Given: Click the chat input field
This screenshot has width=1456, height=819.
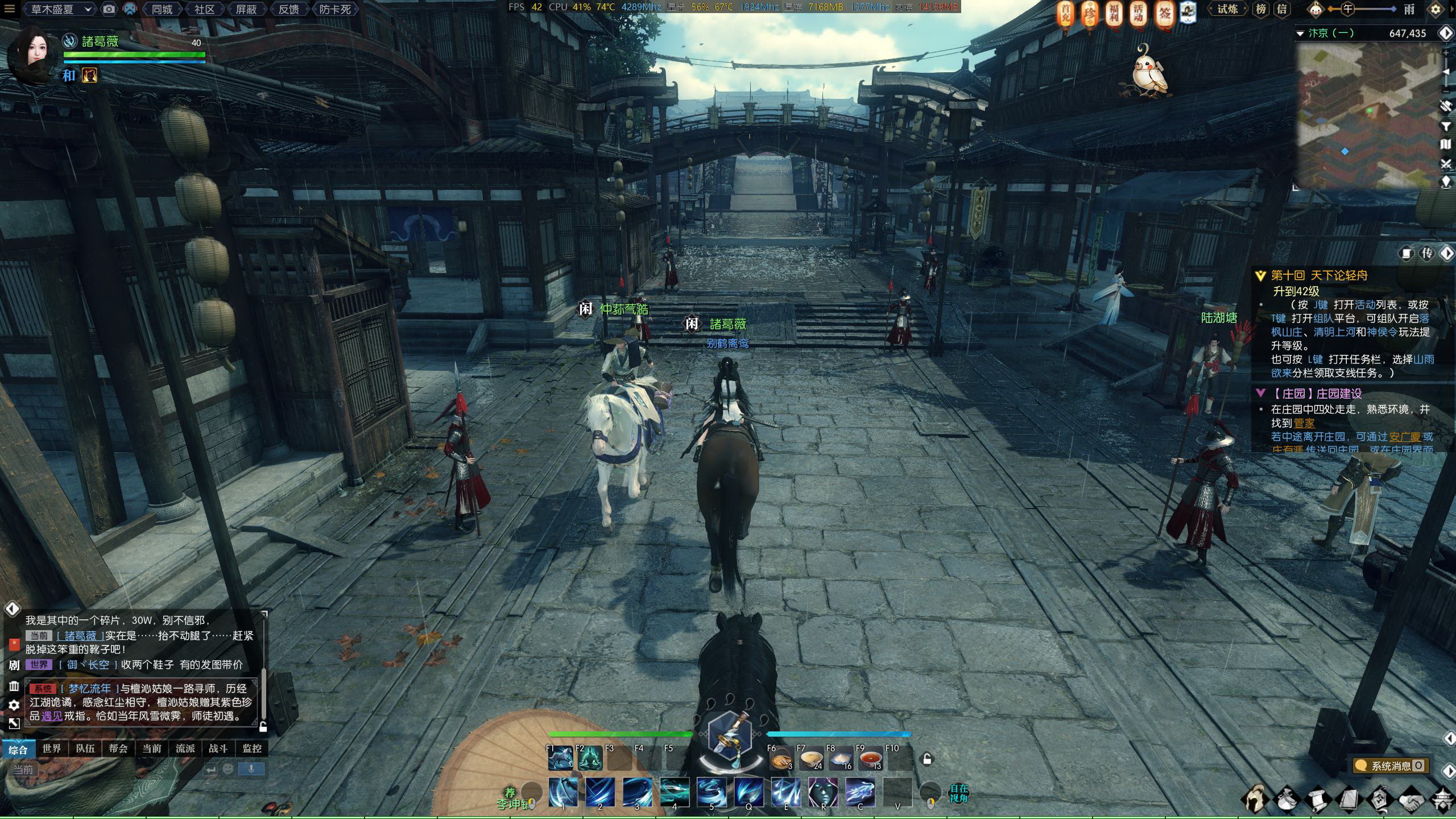Looking at the screenshot, I should (x=108, y=770).
